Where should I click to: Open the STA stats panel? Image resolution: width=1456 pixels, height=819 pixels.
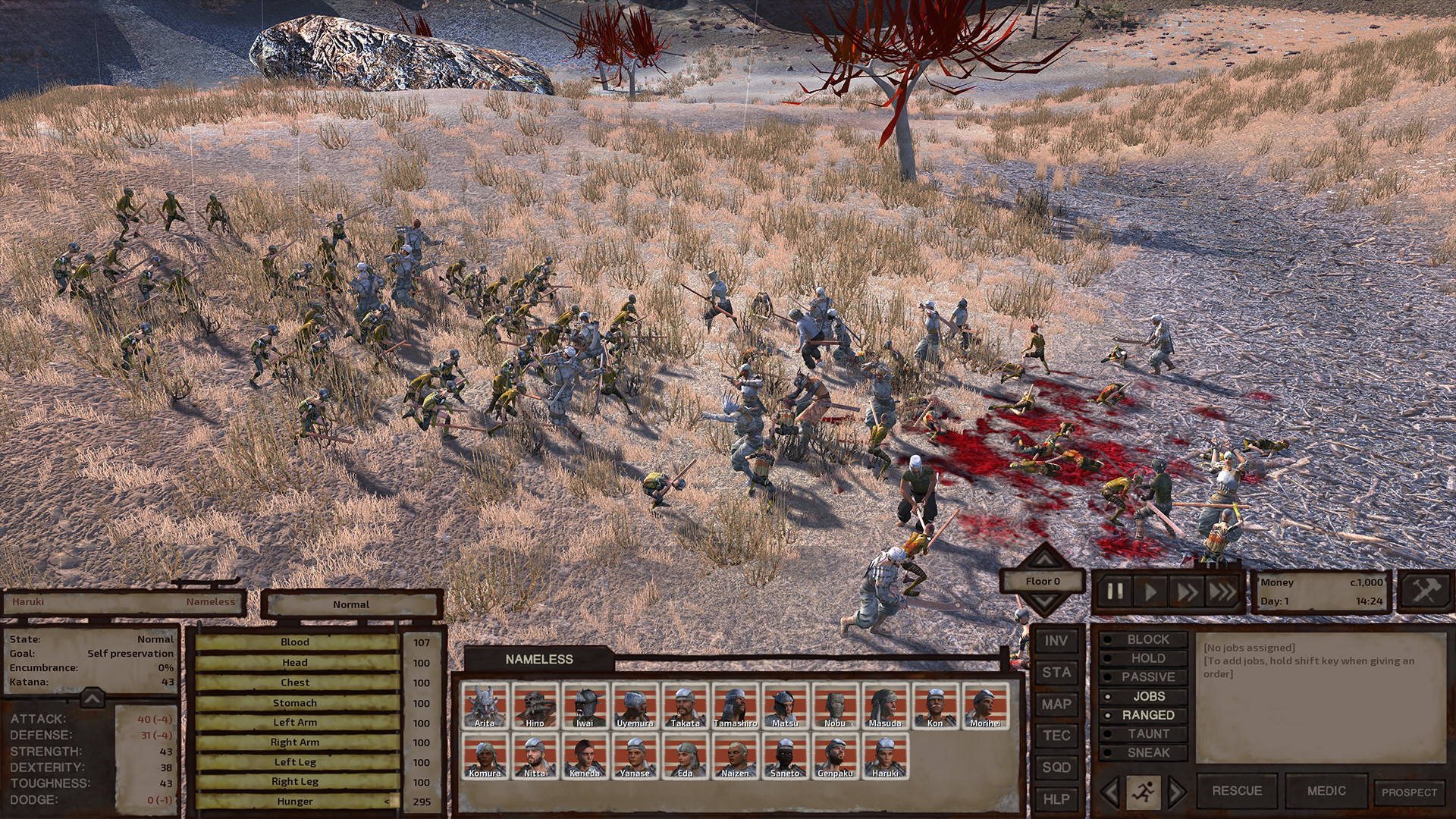click(x=1056, y=673)
